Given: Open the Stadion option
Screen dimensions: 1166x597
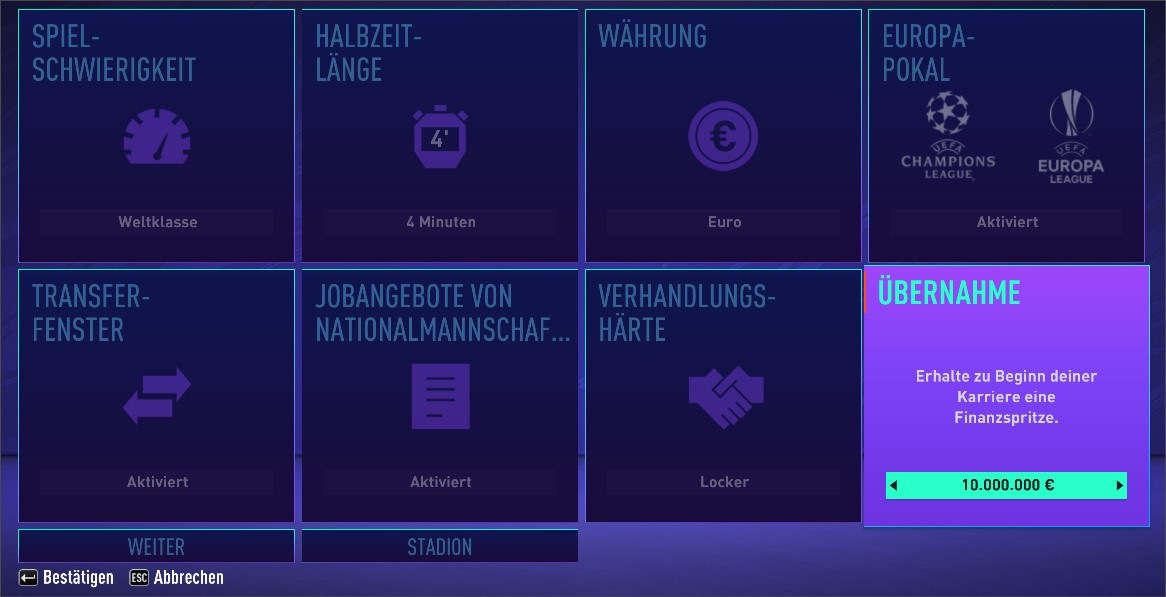Looking at the screenshot, I should (439, 546).
